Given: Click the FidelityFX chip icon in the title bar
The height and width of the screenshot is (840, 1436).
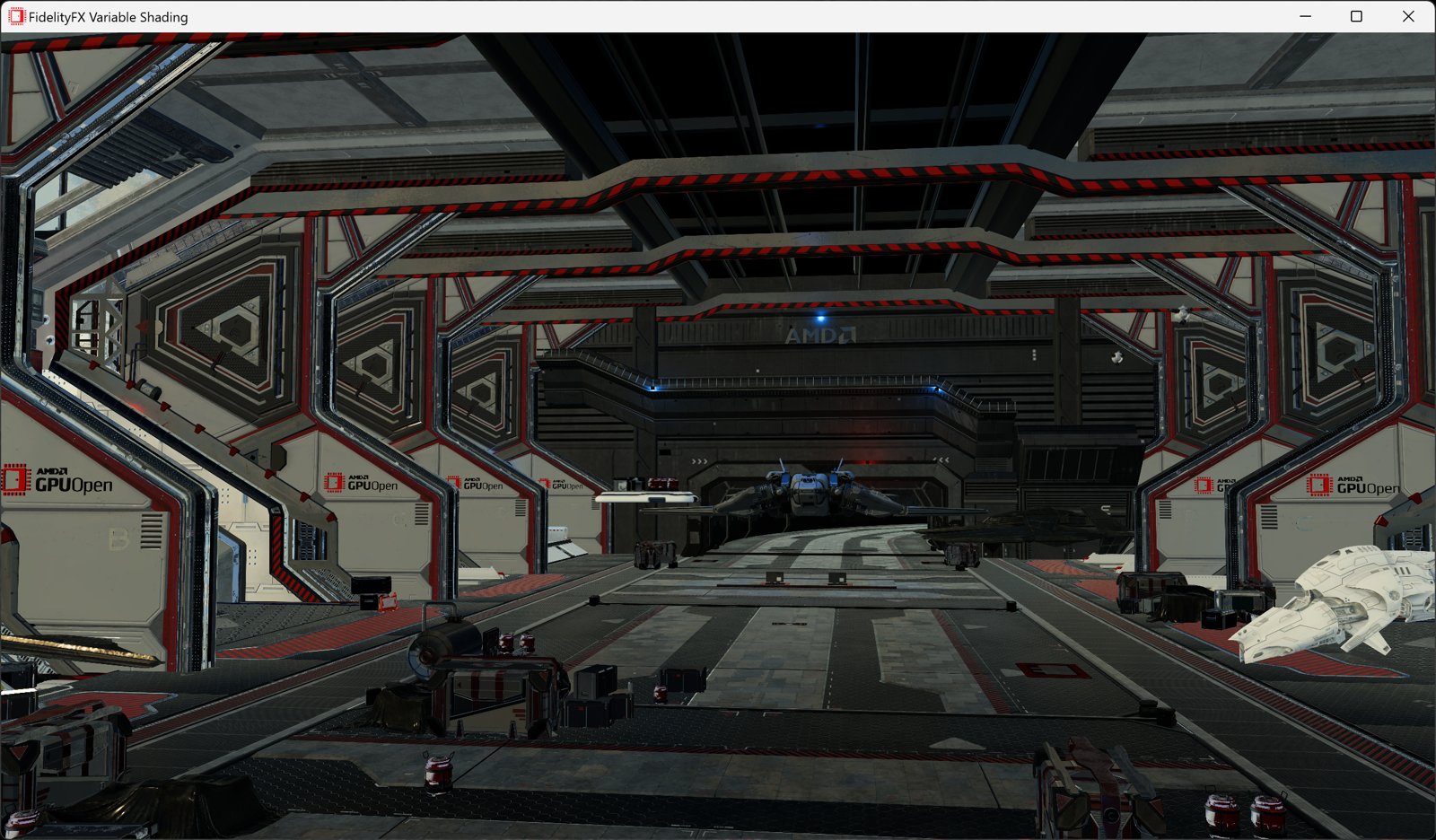Looking at the screenshot, I should 14,16.
